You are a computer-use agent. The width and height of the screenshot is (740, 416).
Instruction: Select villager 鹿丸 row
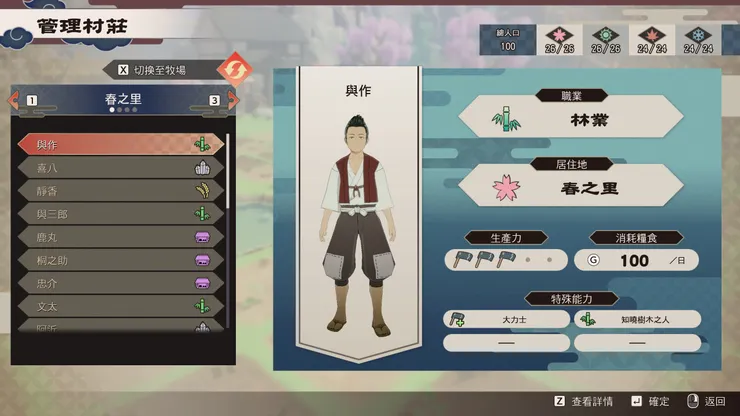click(120, 236)
